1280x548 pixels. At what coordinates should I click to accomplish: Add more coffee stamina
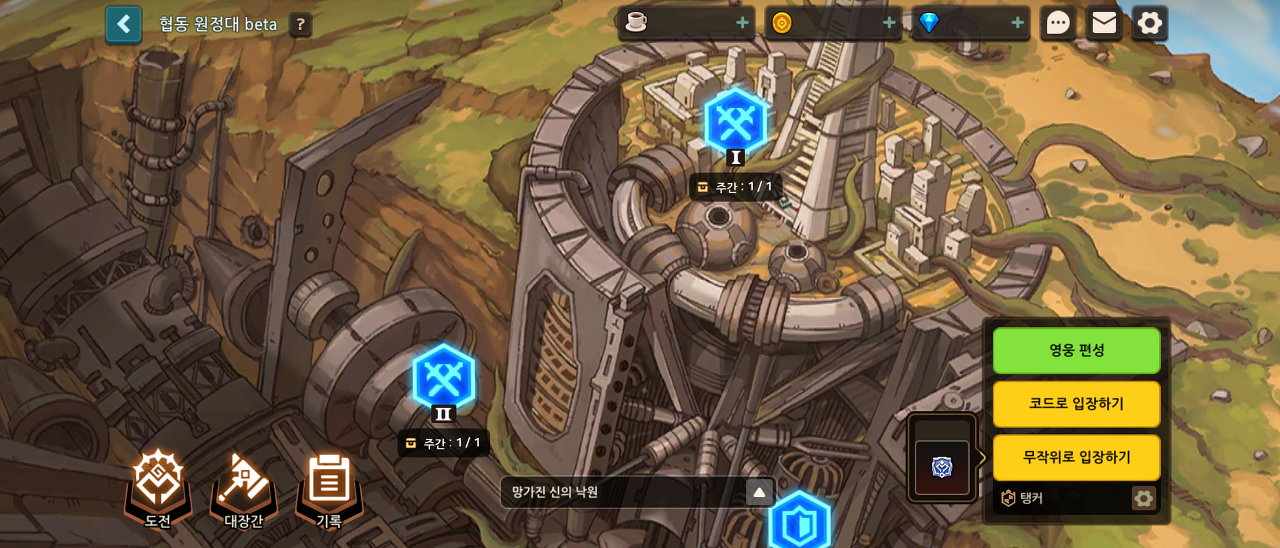[x=742, y=23]
